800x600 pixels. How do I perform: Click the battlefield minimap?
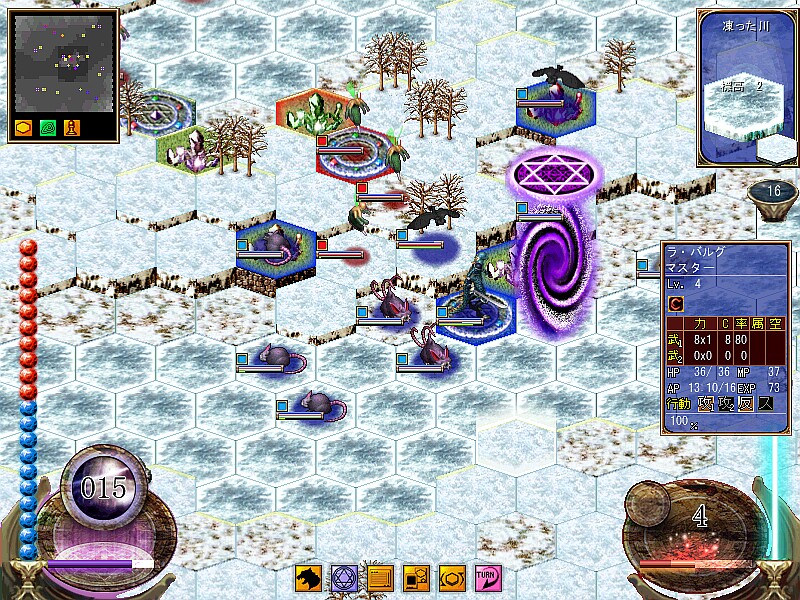click(65, 63)
